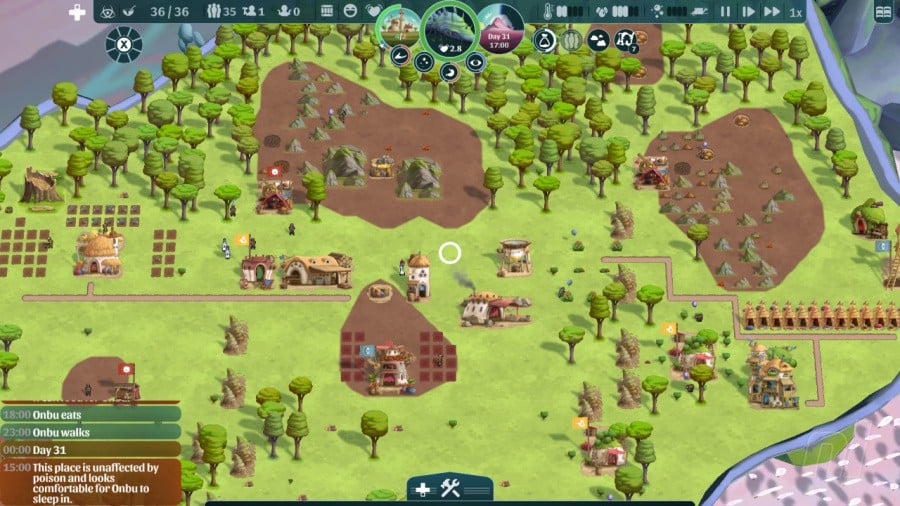The image size is (900, 506).
Task: Click the white plus icon top-left
Action: pyautogui.click(x=76, y=12)
